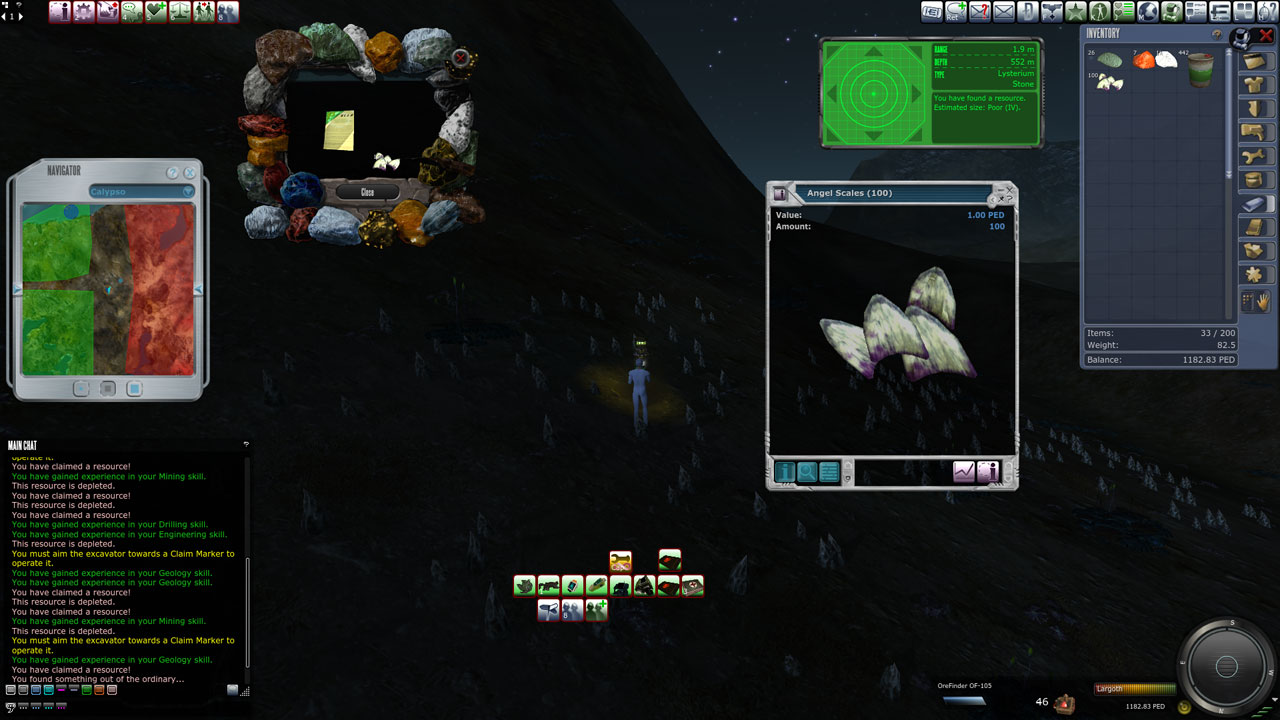Image resolution: width=1280 pixels, height=720 pixels.
Task: Click the Navigator map view
Action: (x=108, y=289)
